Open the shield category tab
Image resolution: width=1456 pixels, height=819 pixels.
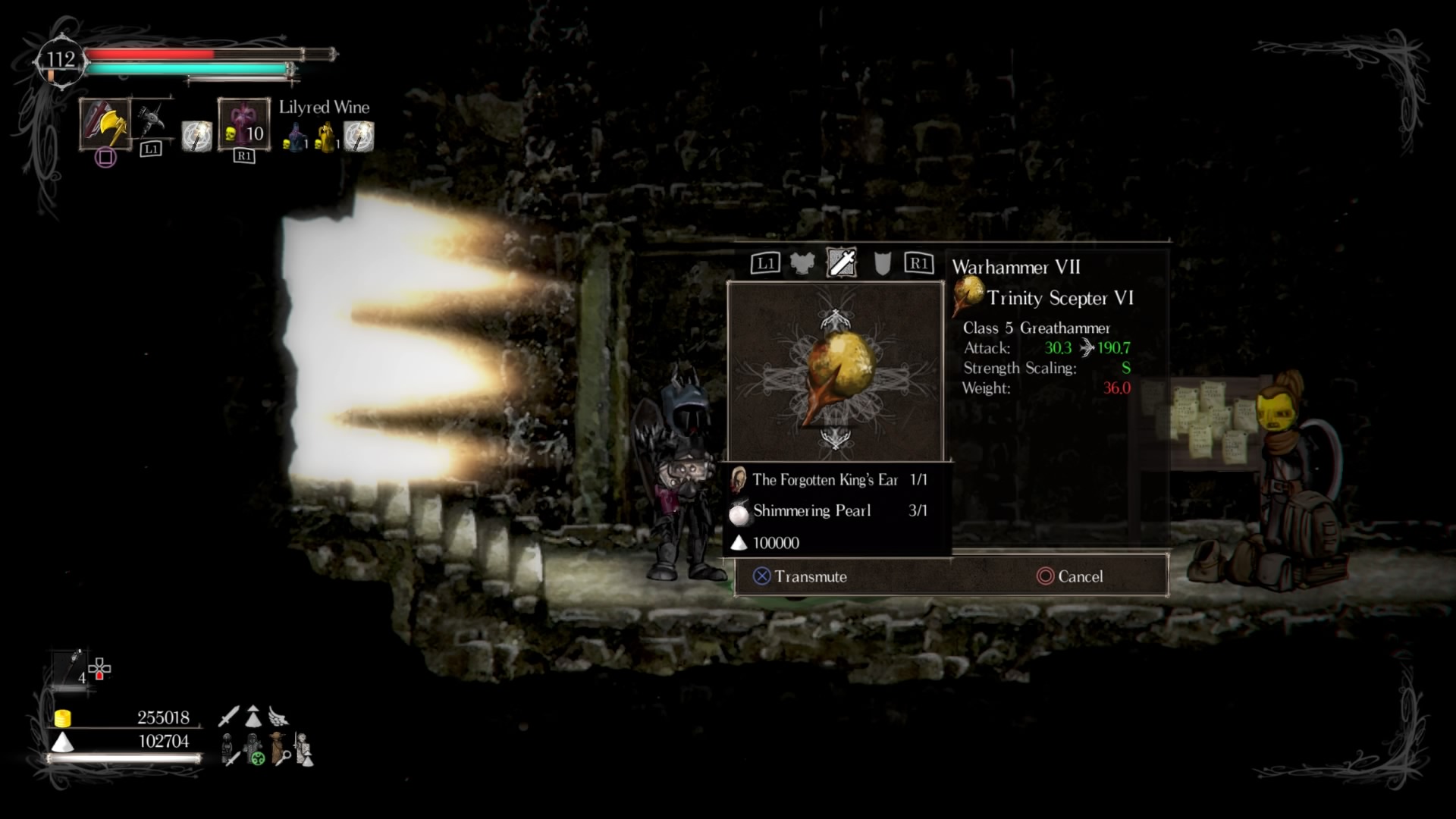882,263
